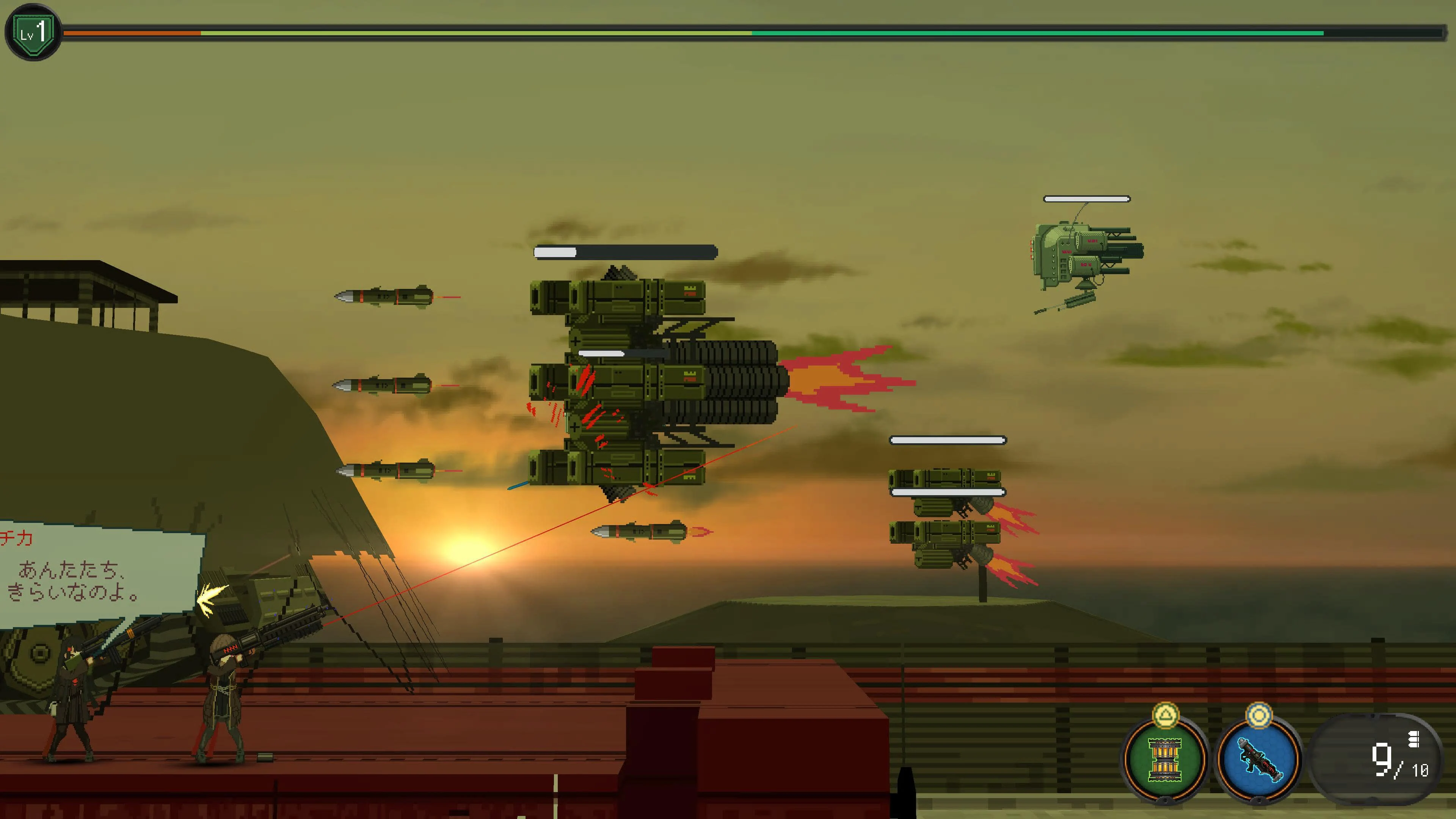Image resolution: width=1456 pixels, height=819 pixels.
Task: Activate the green ammo canister skill
Action: [x=1164, y=759]
